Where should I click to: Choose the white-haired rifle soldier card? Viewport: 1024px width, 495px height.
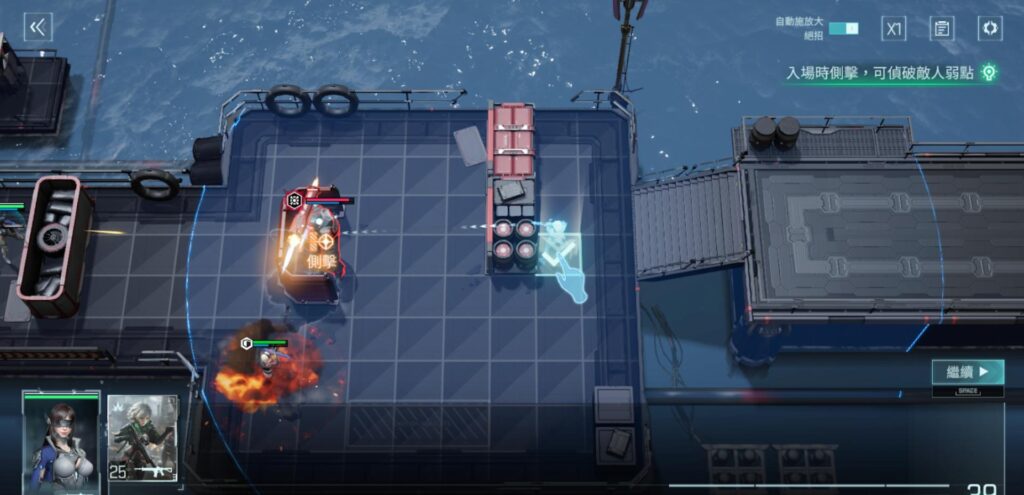tap(142, 437)
